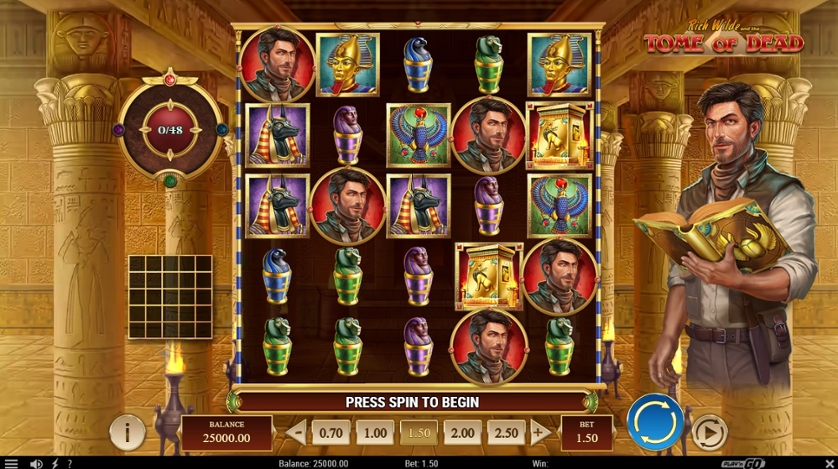The width and height of the screenshot is (838, 469).
Task: Decrease the bet with the minus arrow
Action: click(297, 433)
